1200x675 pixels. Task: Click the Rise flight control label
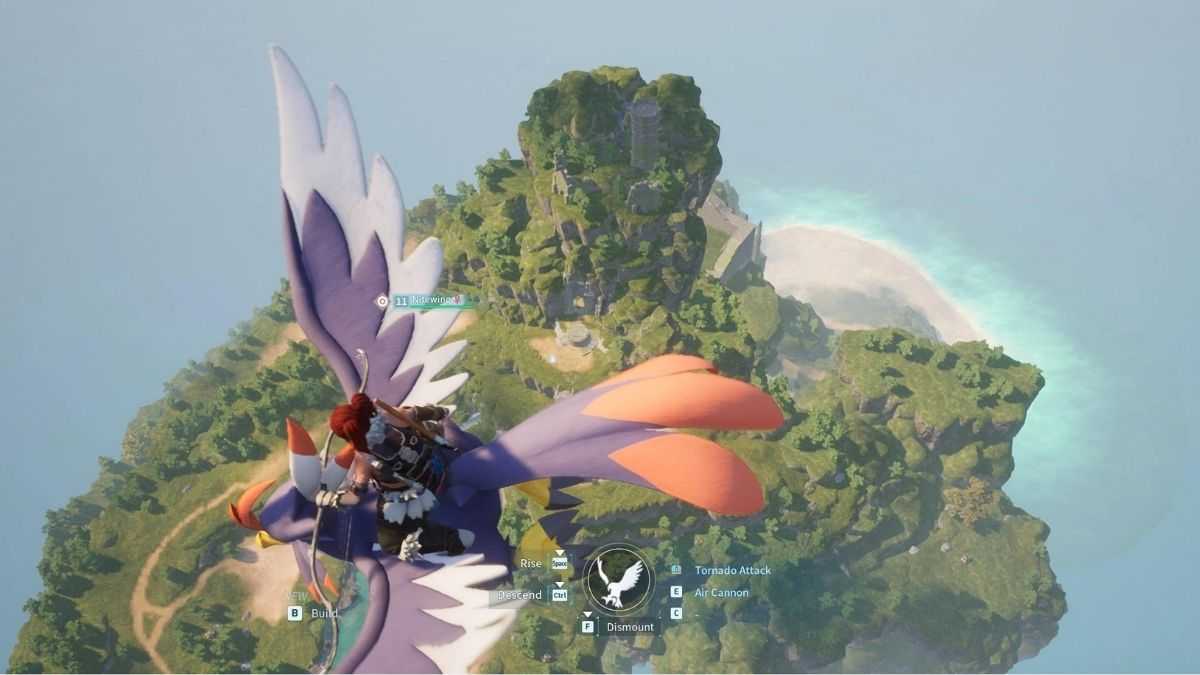[531, 563]
